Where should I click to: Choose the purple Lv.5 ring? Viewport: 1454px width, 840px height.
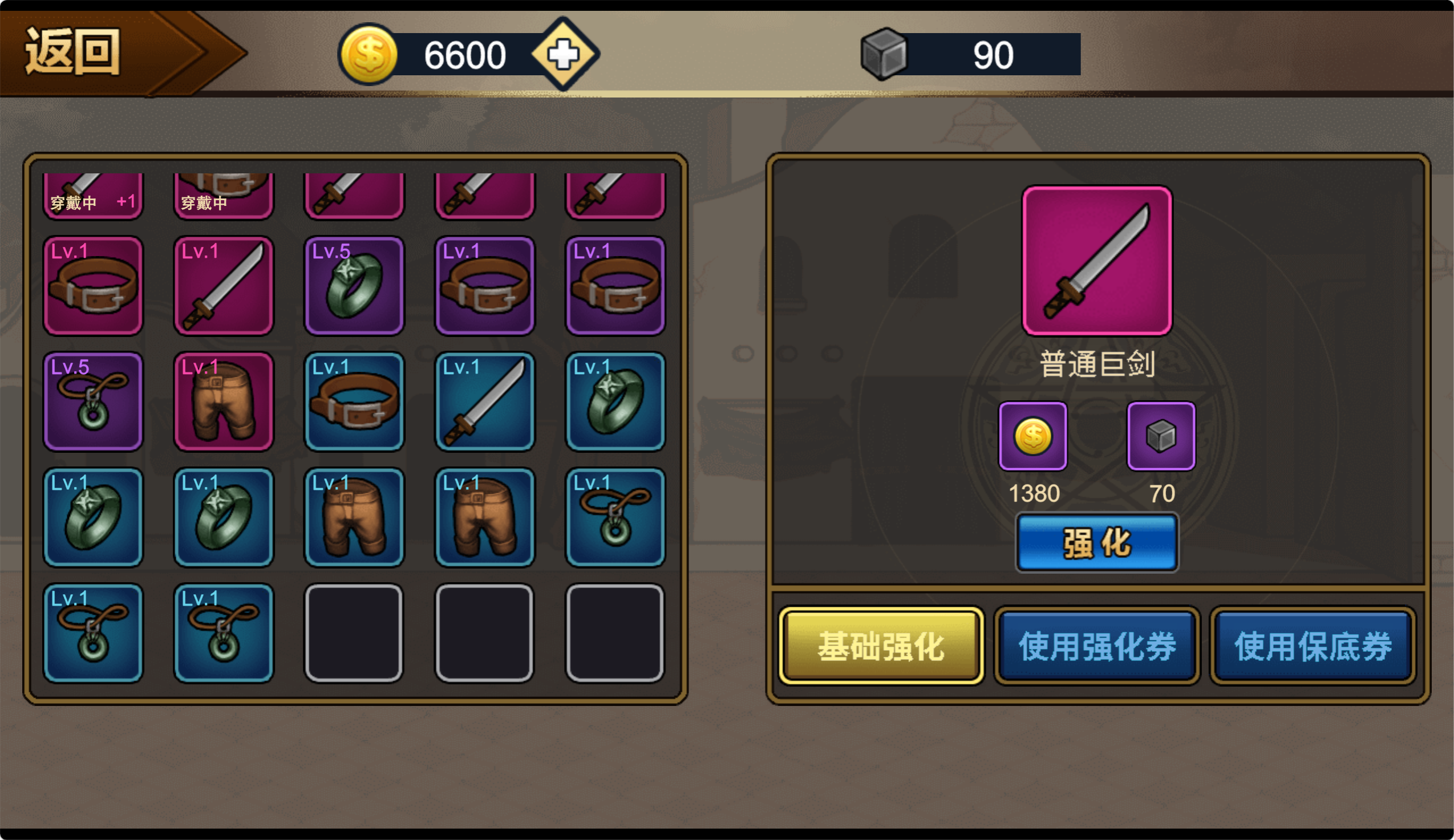[x=354, y=286]
